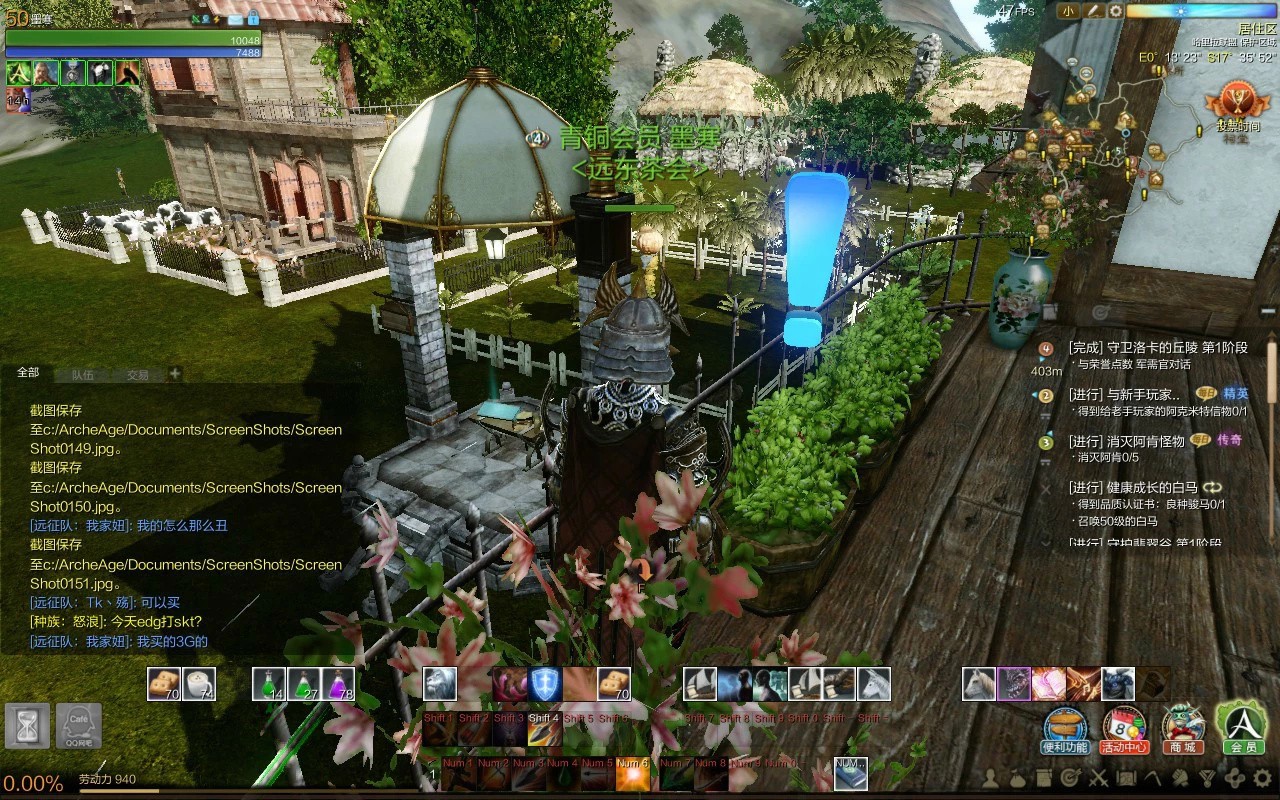This screenshot has height=800, width=1280.
Task: Activate the blue shield skill icon
Action: point(545,684)
